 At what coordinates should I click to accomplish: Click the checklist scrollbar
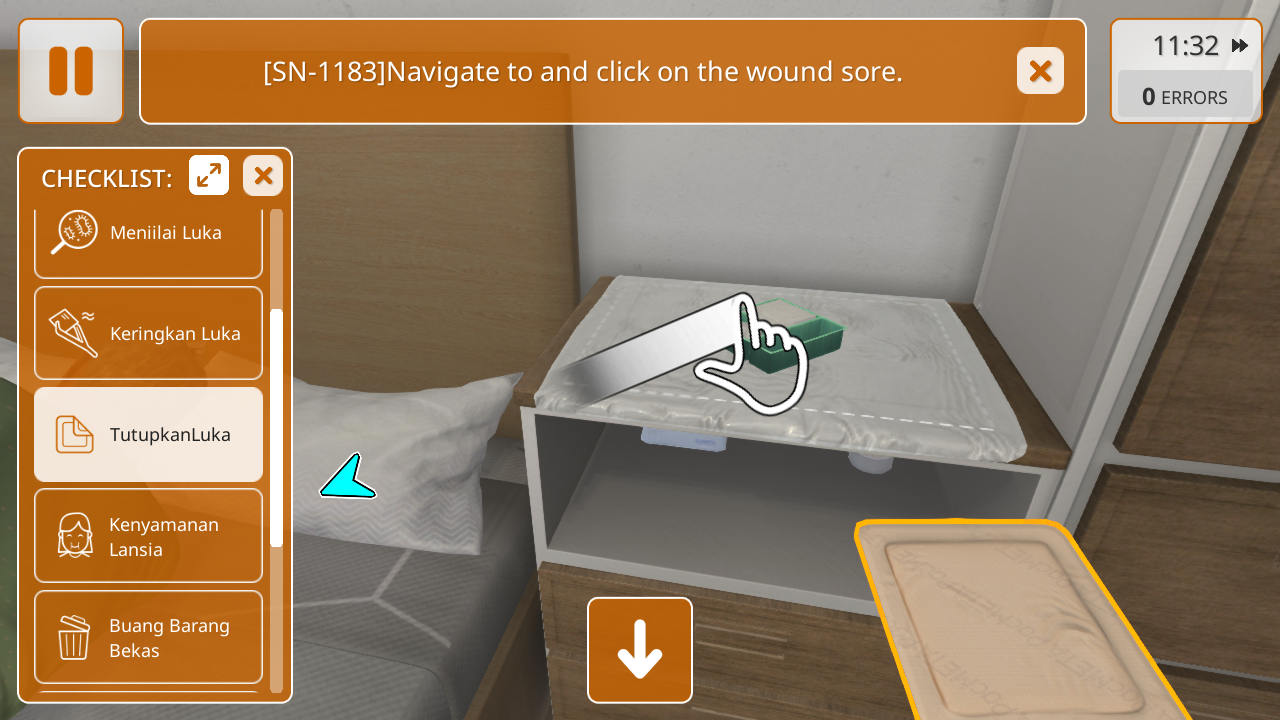pos(277,428)
